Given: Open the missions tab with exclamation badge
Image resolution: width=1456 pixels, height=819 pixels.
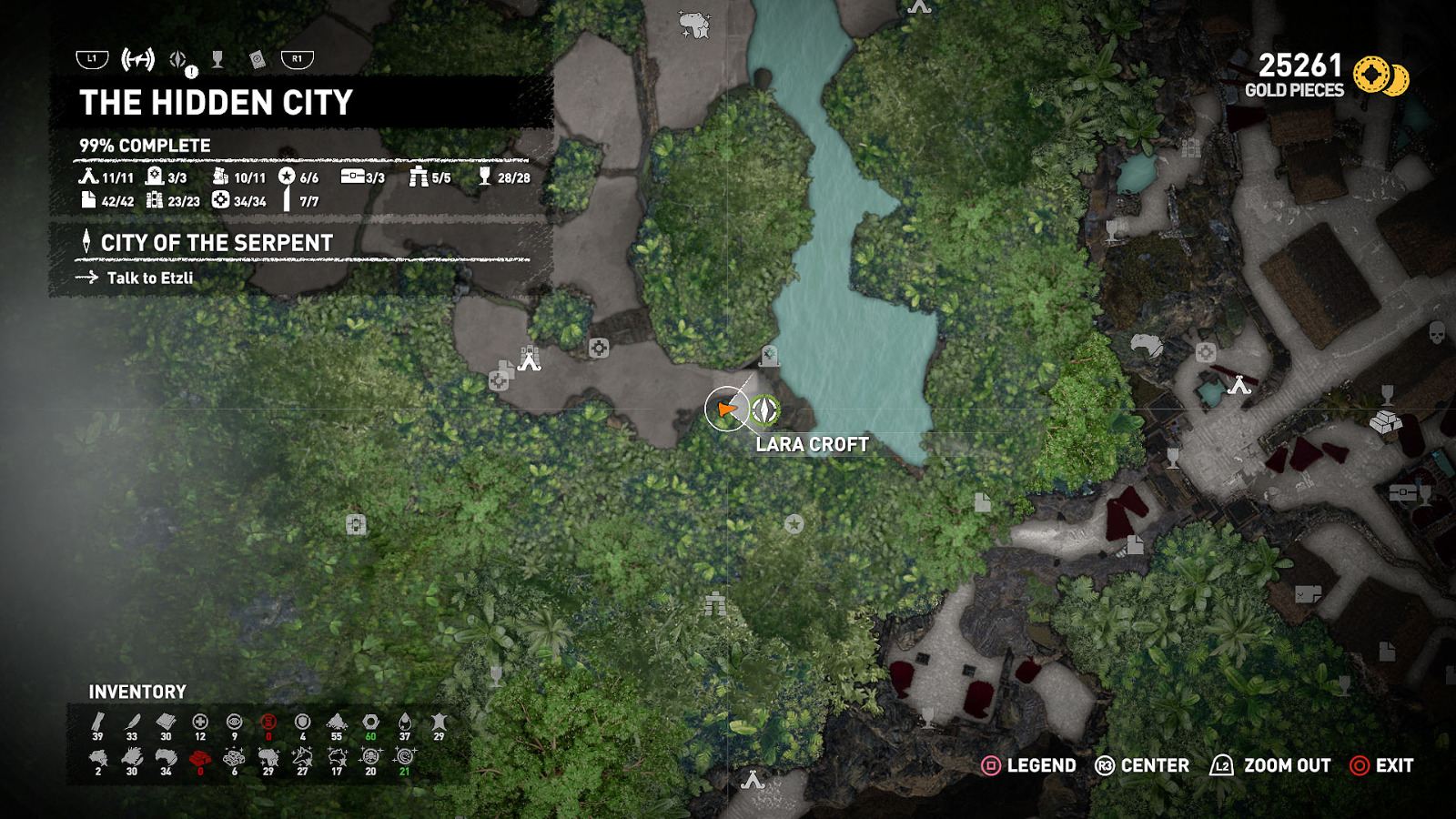Looking at the screenshot, I should [179, 61].
